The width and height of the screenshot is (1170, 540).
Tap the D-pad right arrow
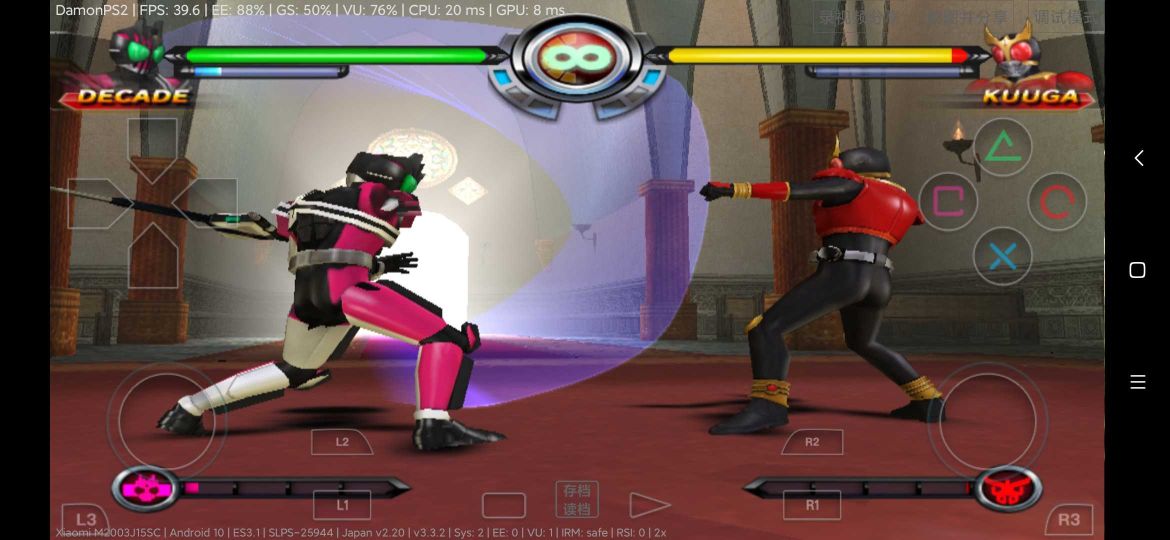(206, 203)
